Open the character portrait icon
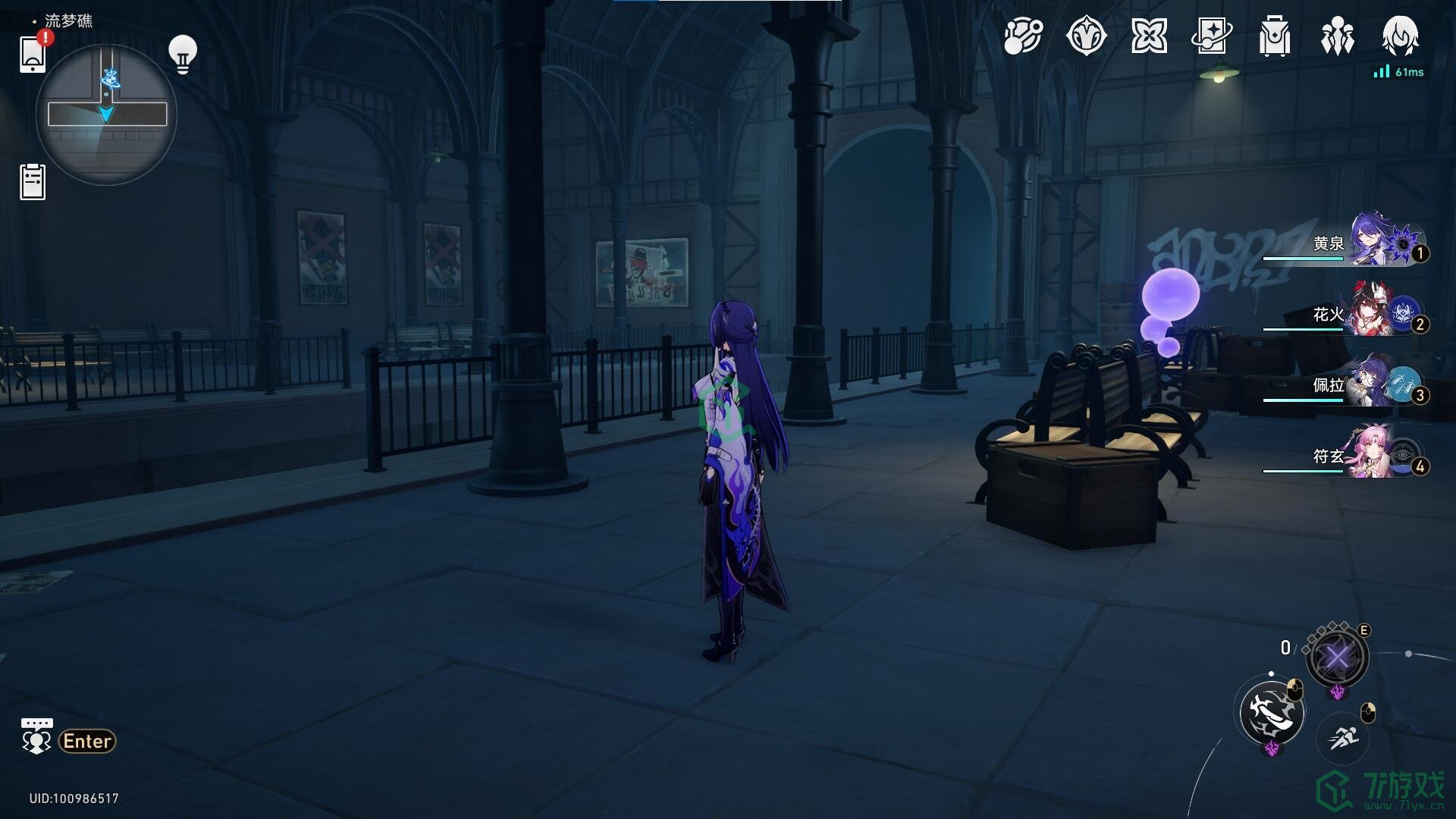This screenshot has height=819, width=1456. click(1400, 36)
